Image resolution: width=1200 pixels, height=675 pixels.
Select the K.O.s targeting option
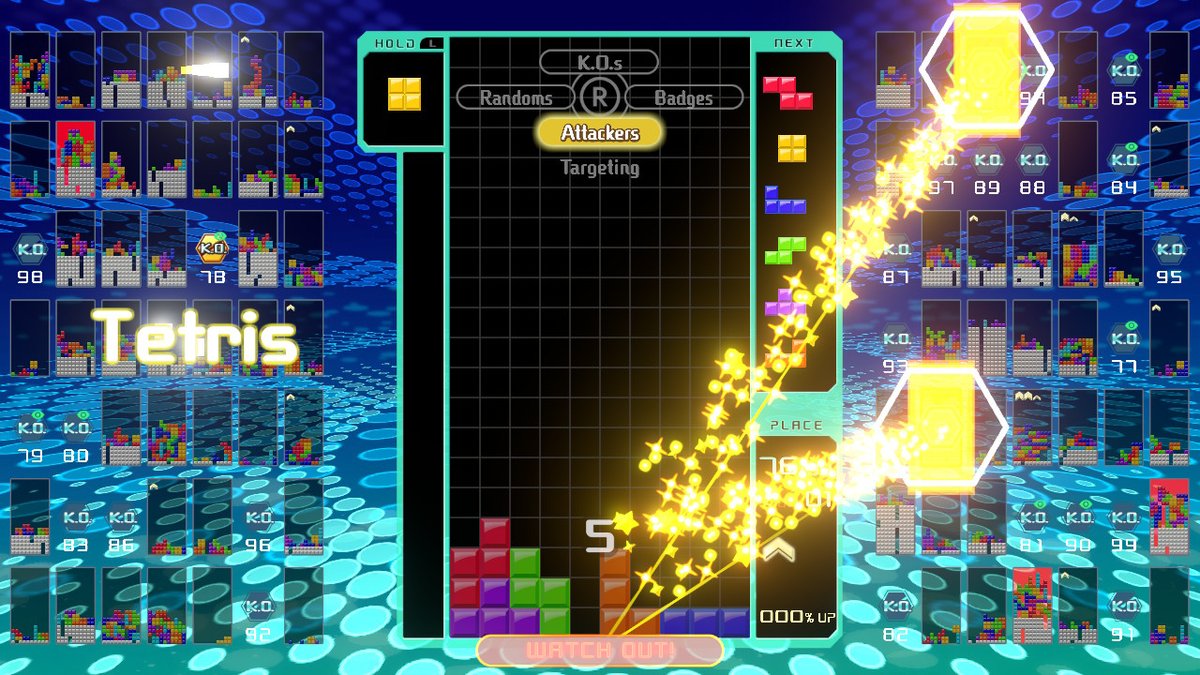click(x=599, y=62)
